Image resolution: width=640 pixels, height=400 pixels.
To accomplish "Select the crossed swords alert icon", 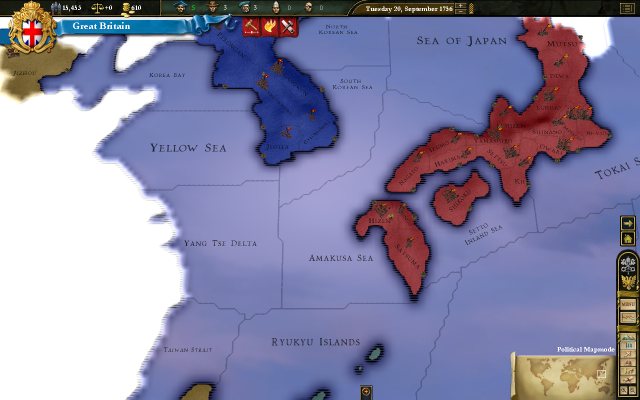I will (x=285, y=26).
